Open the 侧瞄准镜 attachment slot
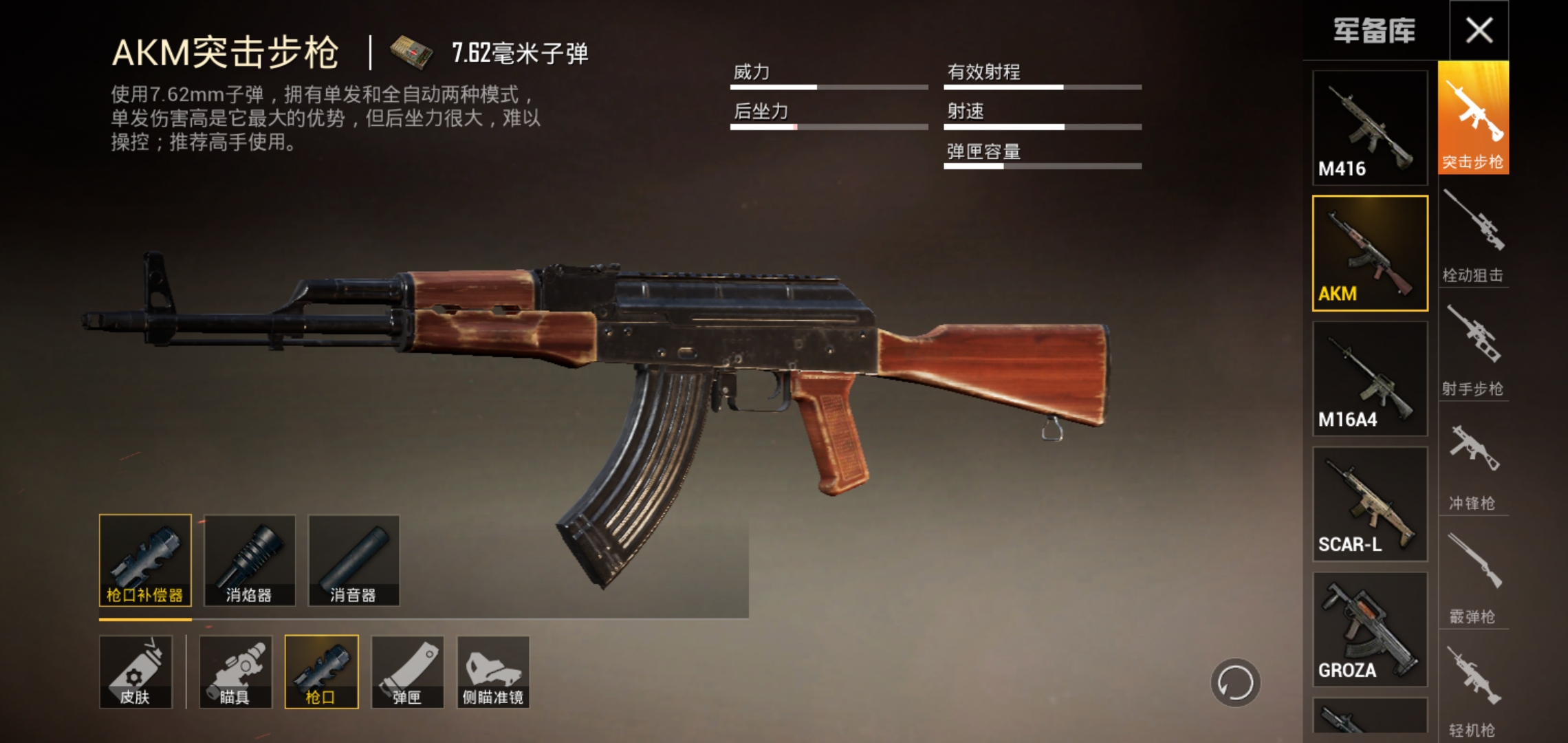 pyautogui.click(x=493, y=672)
